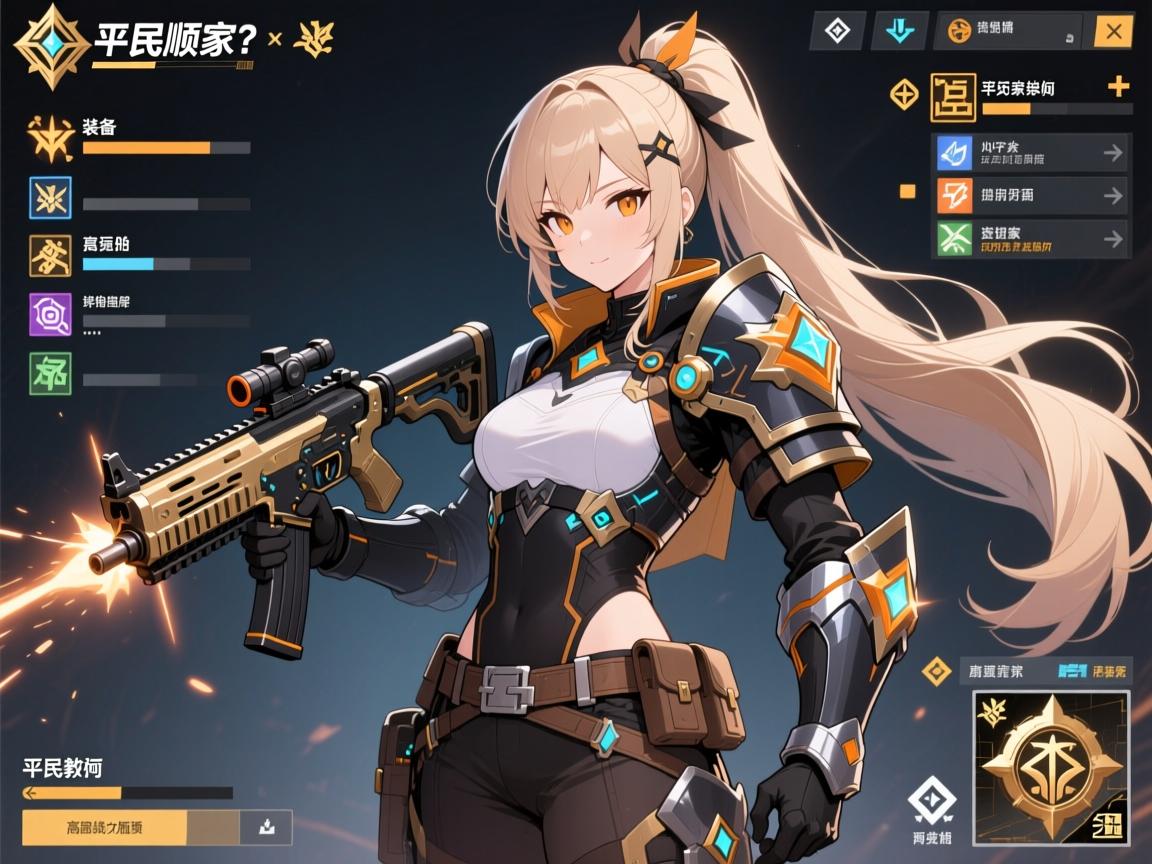Click the gold diamond emblem with the blue gem

pyautogui.click(x=44, y=44)
